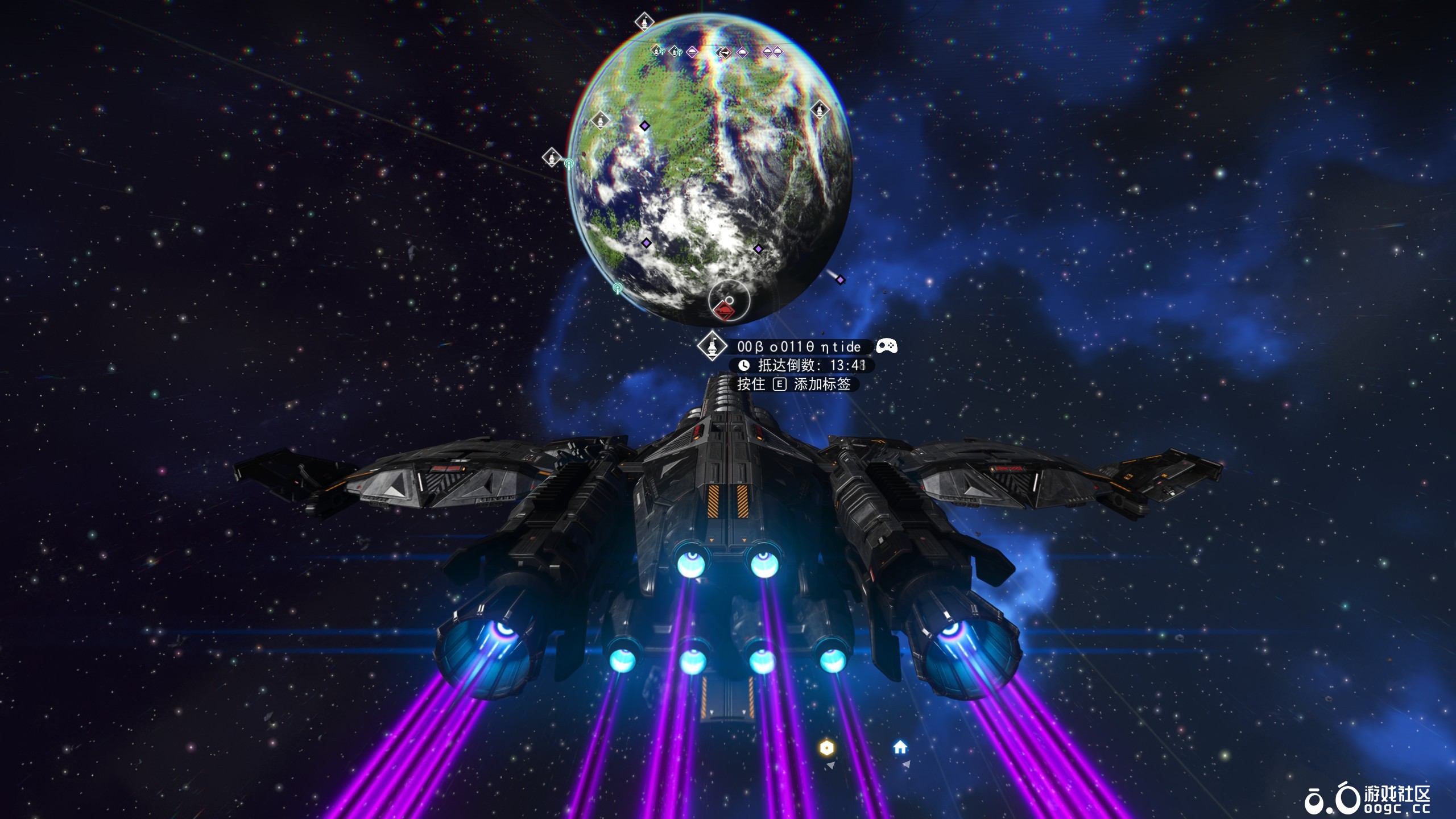Toggle the purple waypoint diamond right of the planet
This screenshot has width=1456, height=819.
840,279
